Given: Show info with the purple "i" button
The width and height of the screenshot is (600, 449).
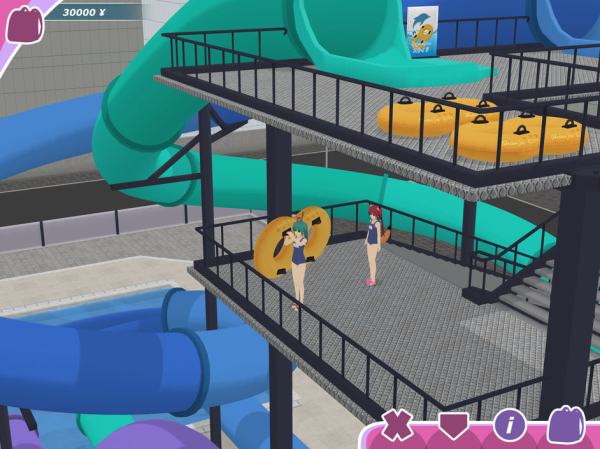Looking at the screenshot, I should tap(509, 424).
